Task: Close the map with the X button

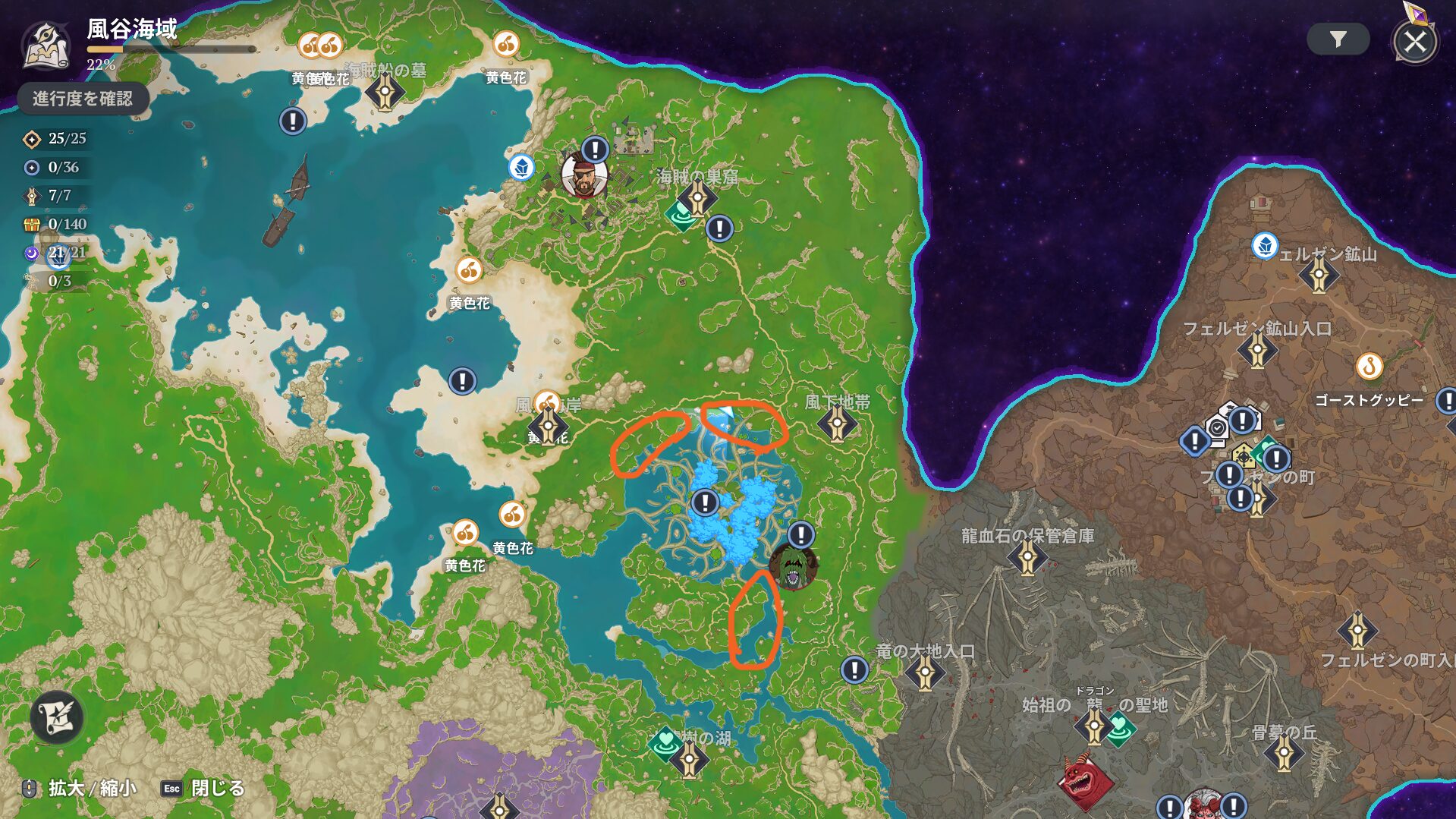Action: pos(1414,42)
